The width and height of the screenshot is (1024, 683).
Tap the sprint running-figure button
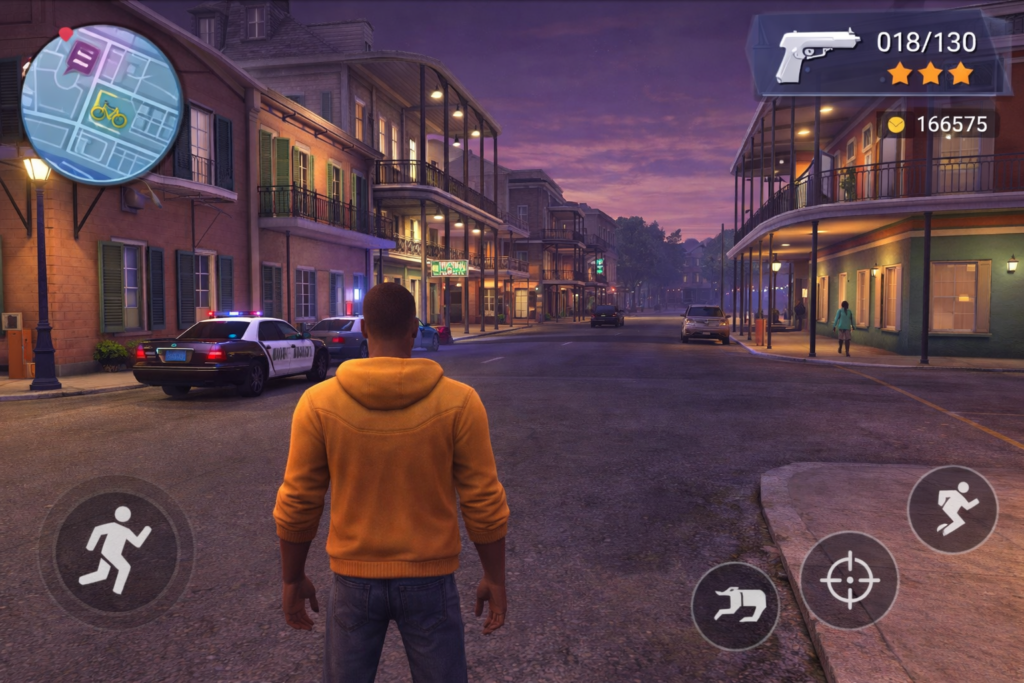click(952, 509)
